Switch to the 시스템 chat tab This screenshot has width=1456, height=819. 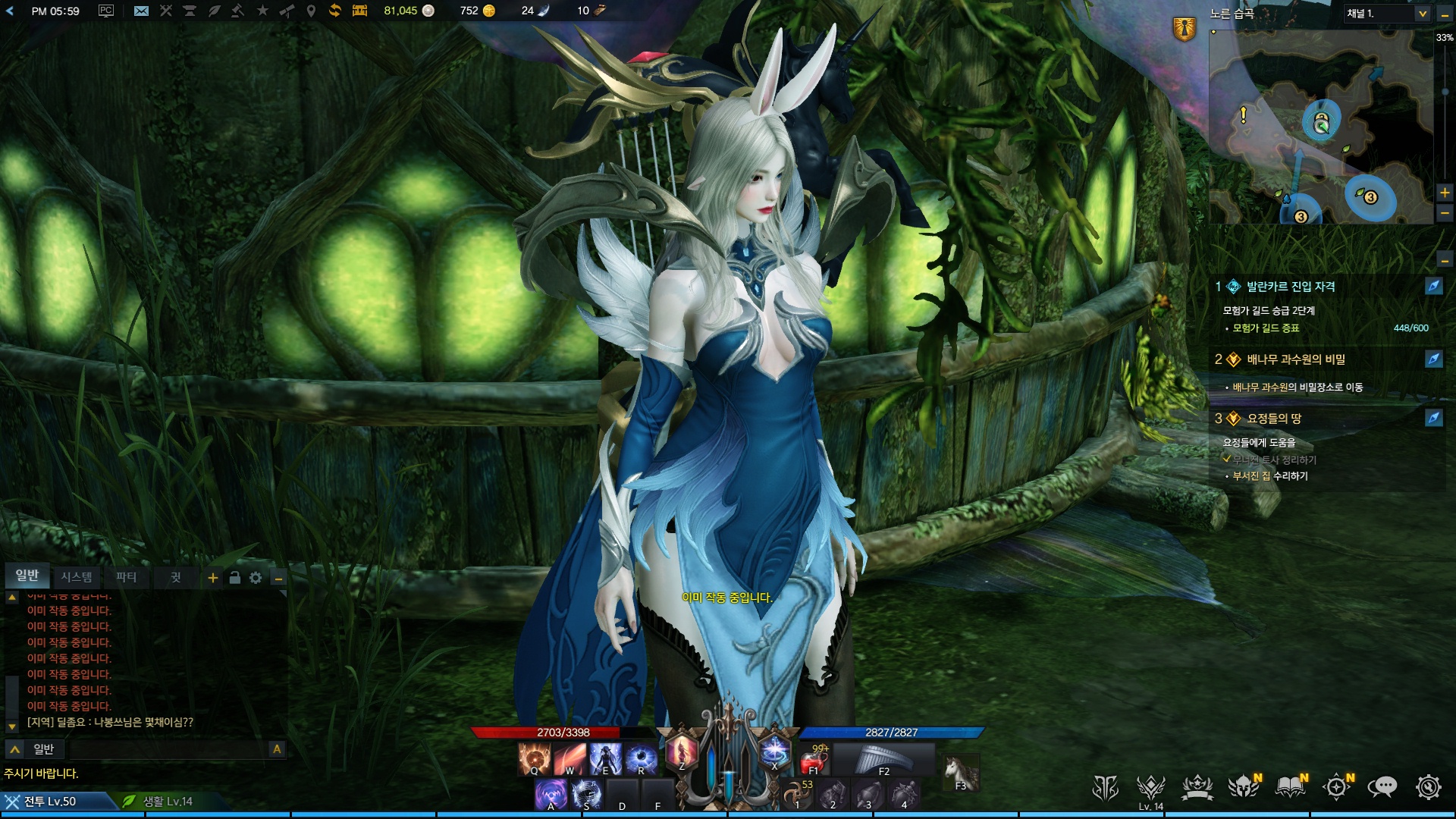coord(77,577)
